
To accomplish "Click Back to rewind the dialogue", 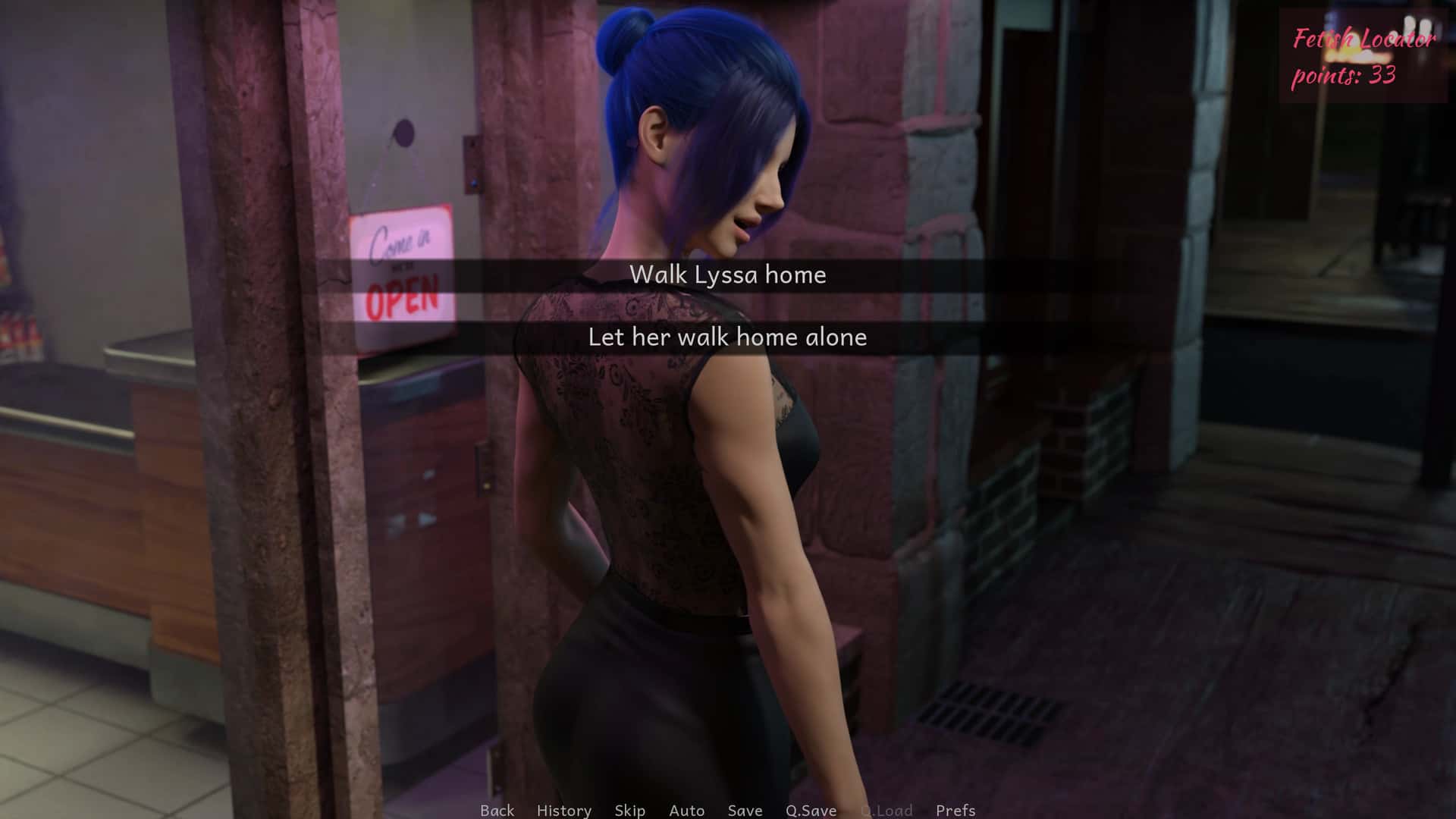I will [496, 810].
